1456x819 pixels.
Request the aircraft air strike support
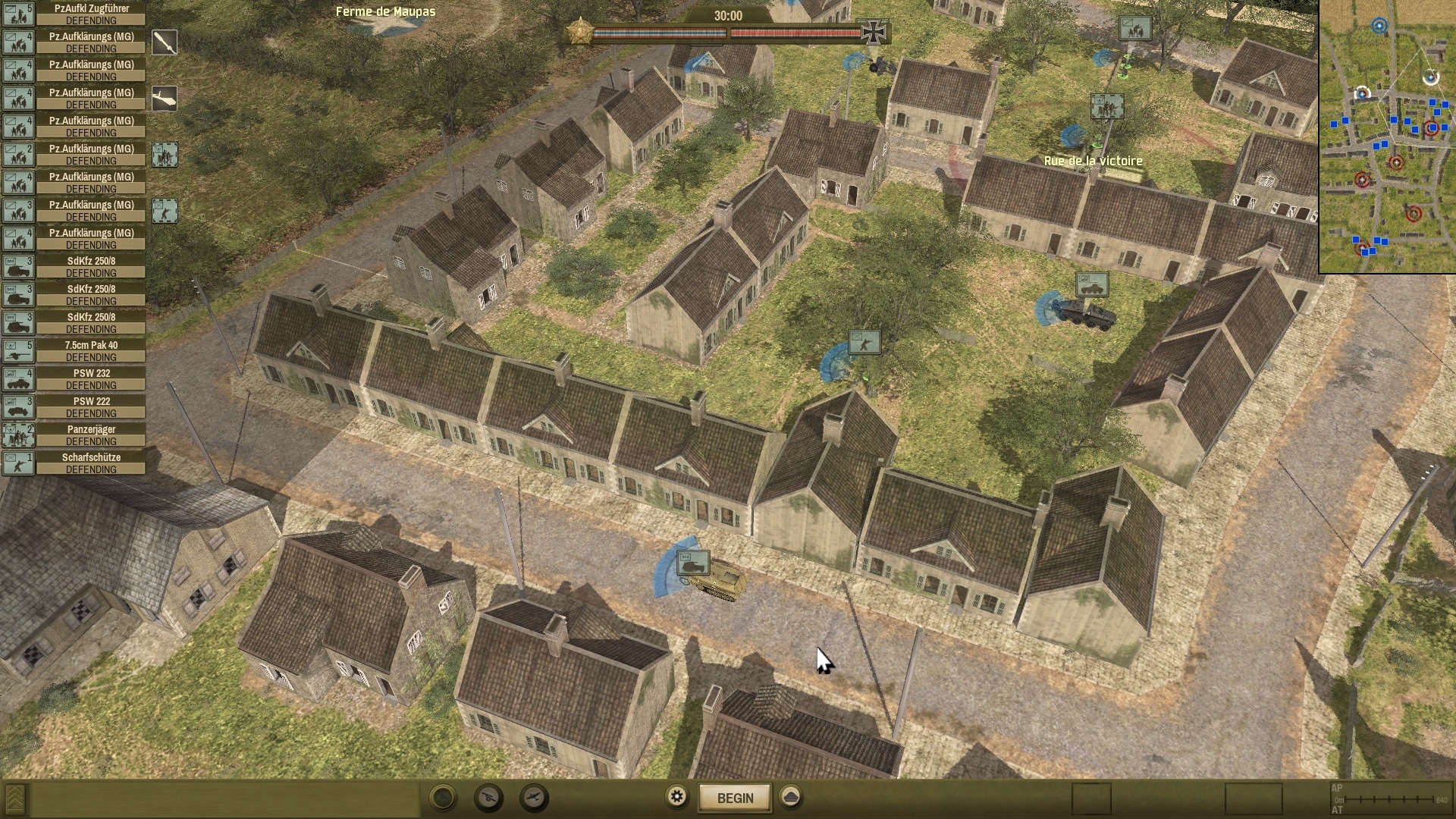tap(535, 798)
